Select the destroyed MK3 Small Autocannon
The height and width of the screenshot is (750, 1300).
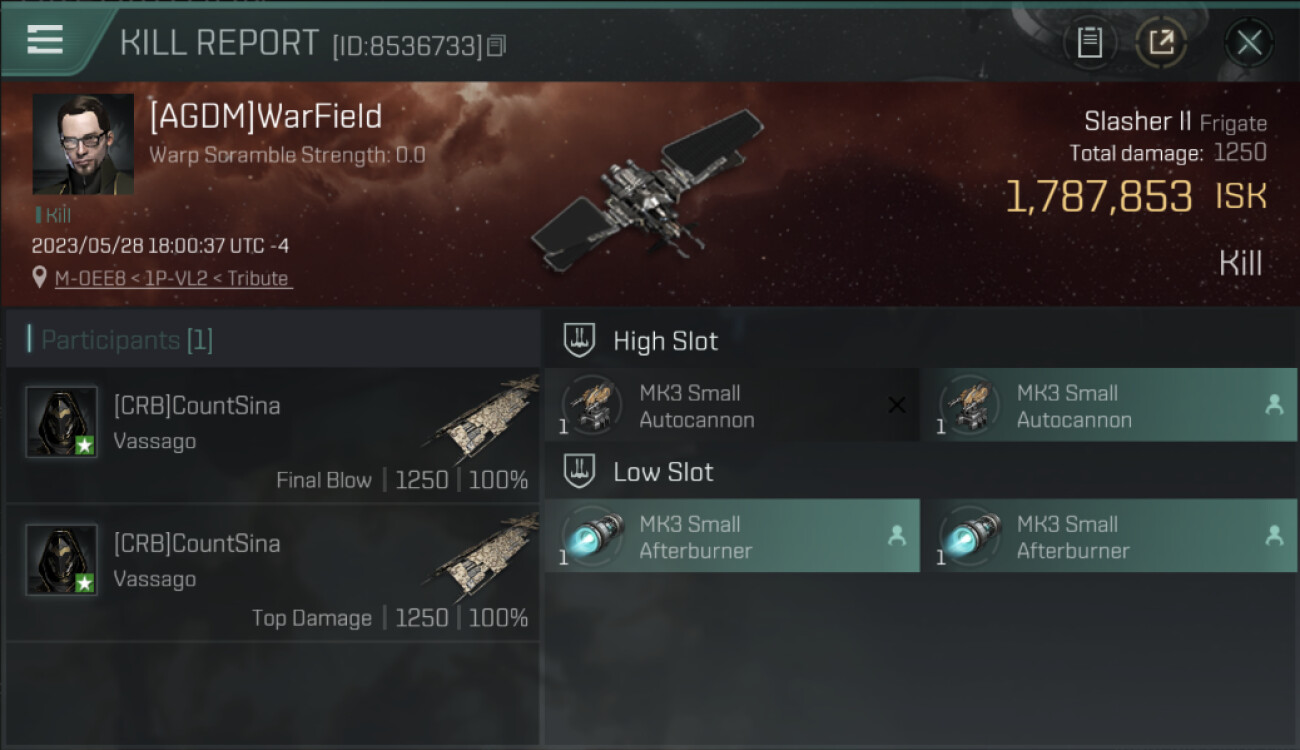[x=731, y=405]
